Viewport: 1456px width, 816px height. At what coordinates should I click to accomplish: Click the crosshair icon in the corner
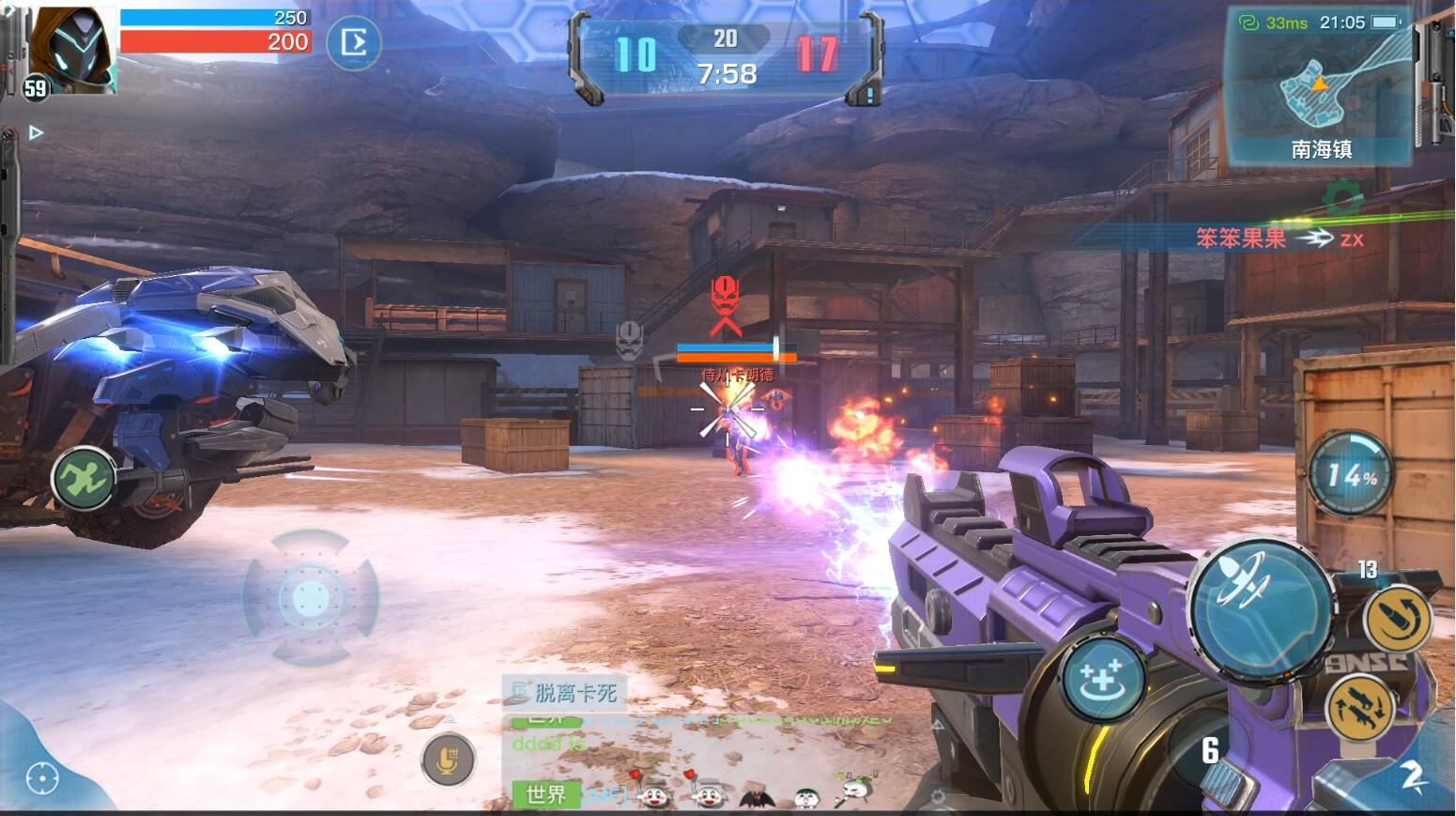42,778
